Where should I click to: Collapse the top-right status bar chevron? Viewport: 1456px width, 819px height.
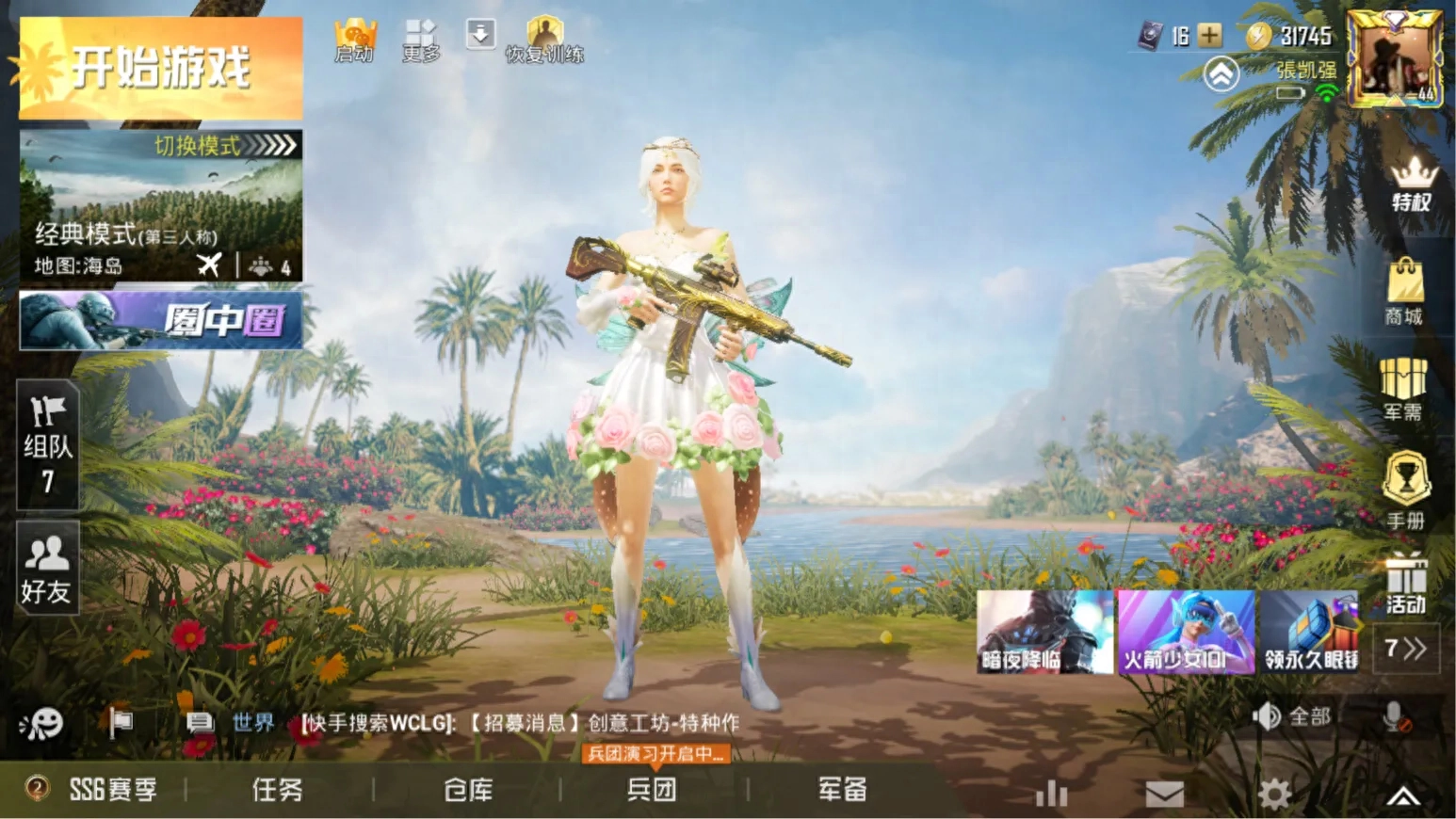pos(1221,72)
